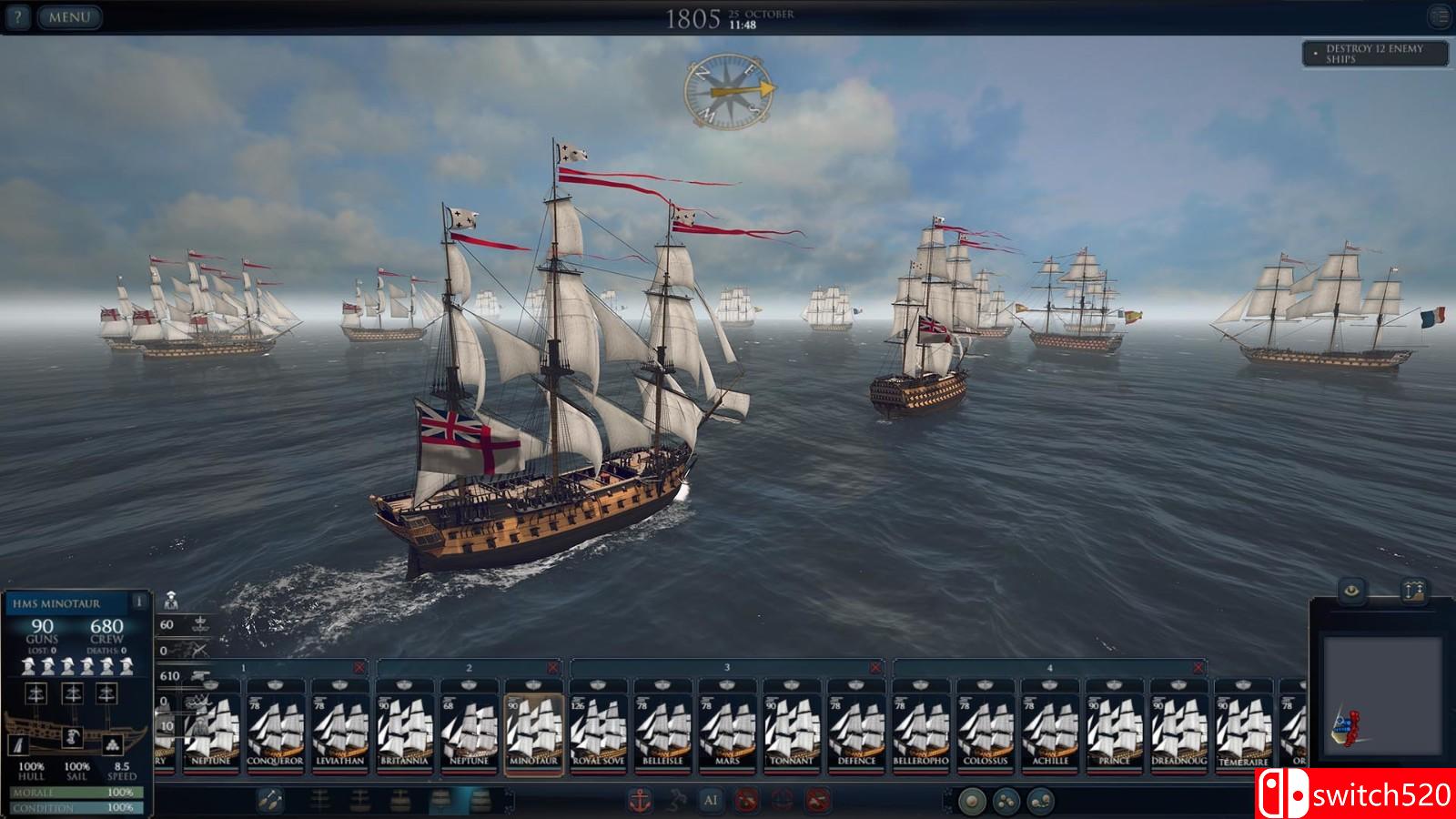
Task: Select the Achille ship card
Action: coord(1050,728)
